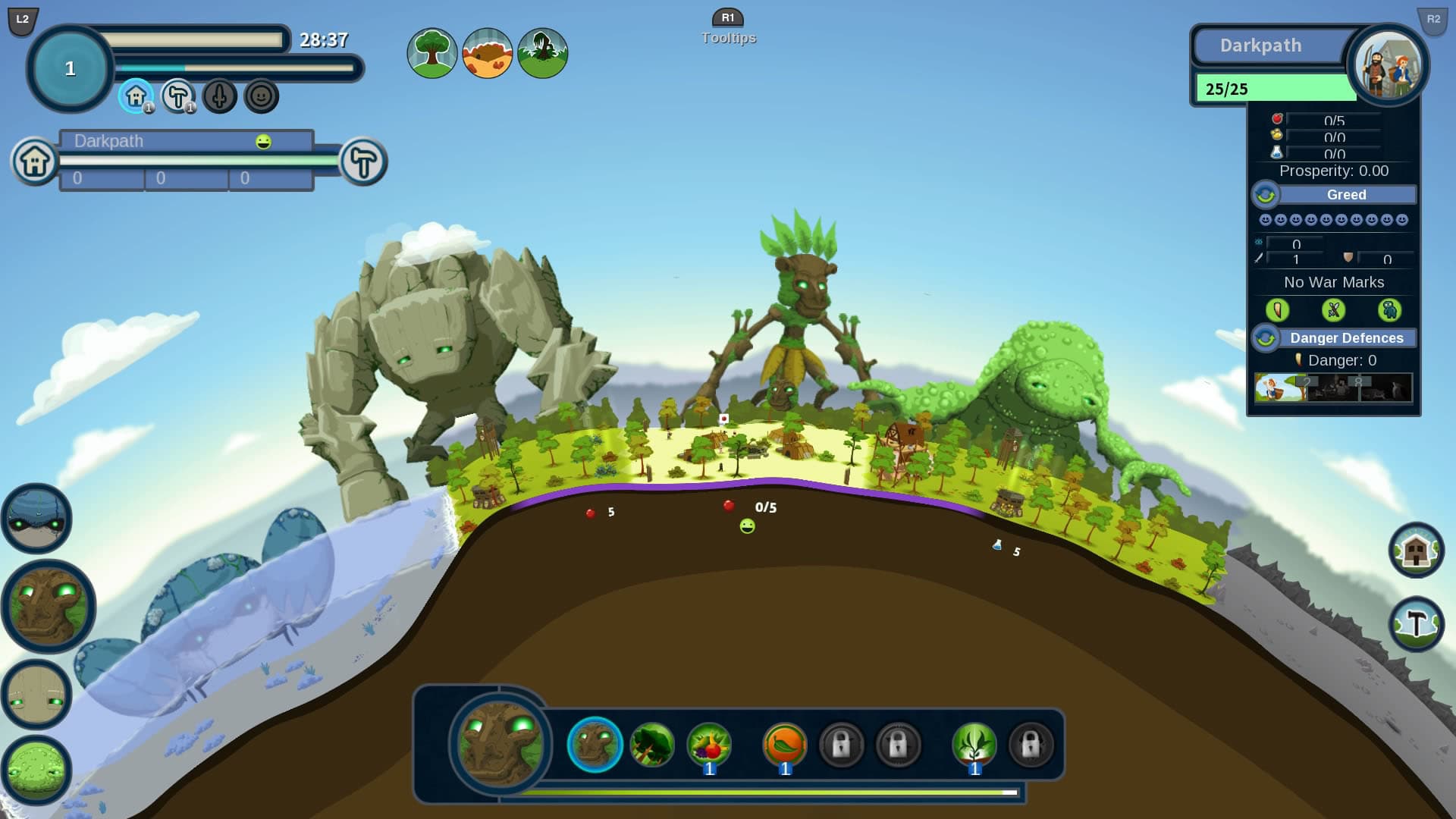The image size is (1456, 819).
Task: Select the desert biome icon at top
Action: 487,53
